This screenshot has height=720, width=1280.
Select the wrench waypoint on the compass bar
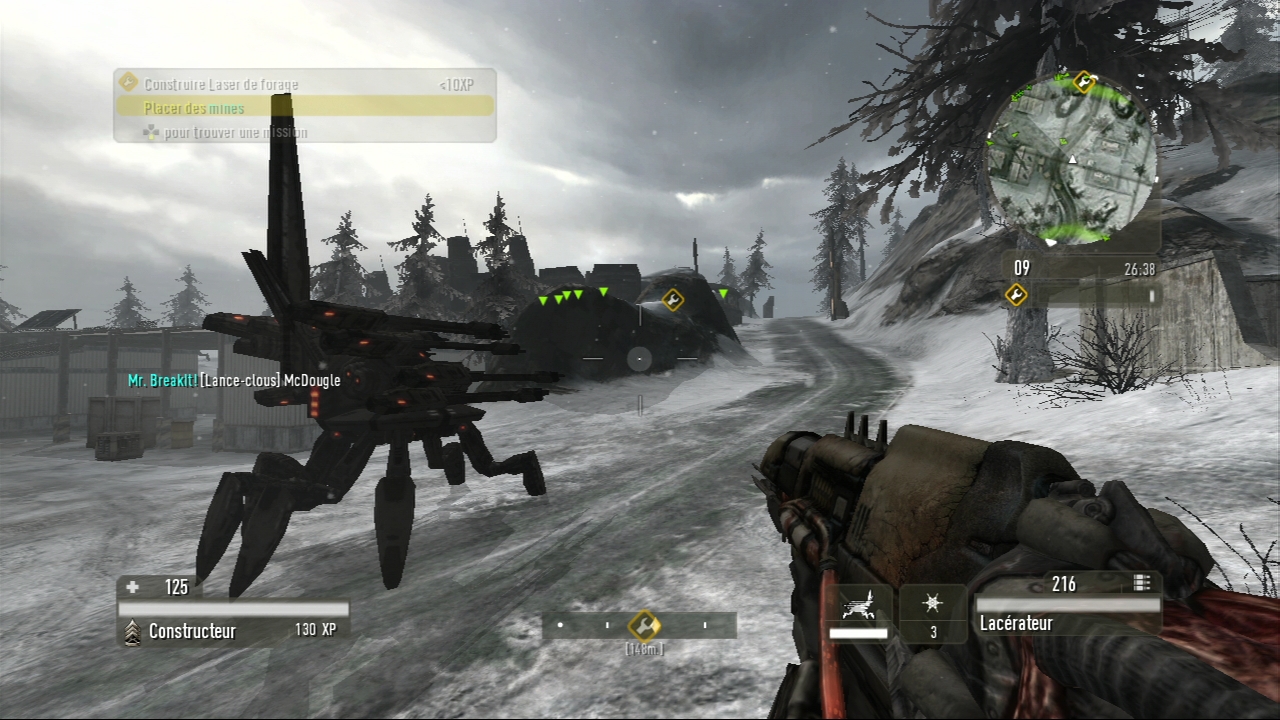[x=644, y=626]
